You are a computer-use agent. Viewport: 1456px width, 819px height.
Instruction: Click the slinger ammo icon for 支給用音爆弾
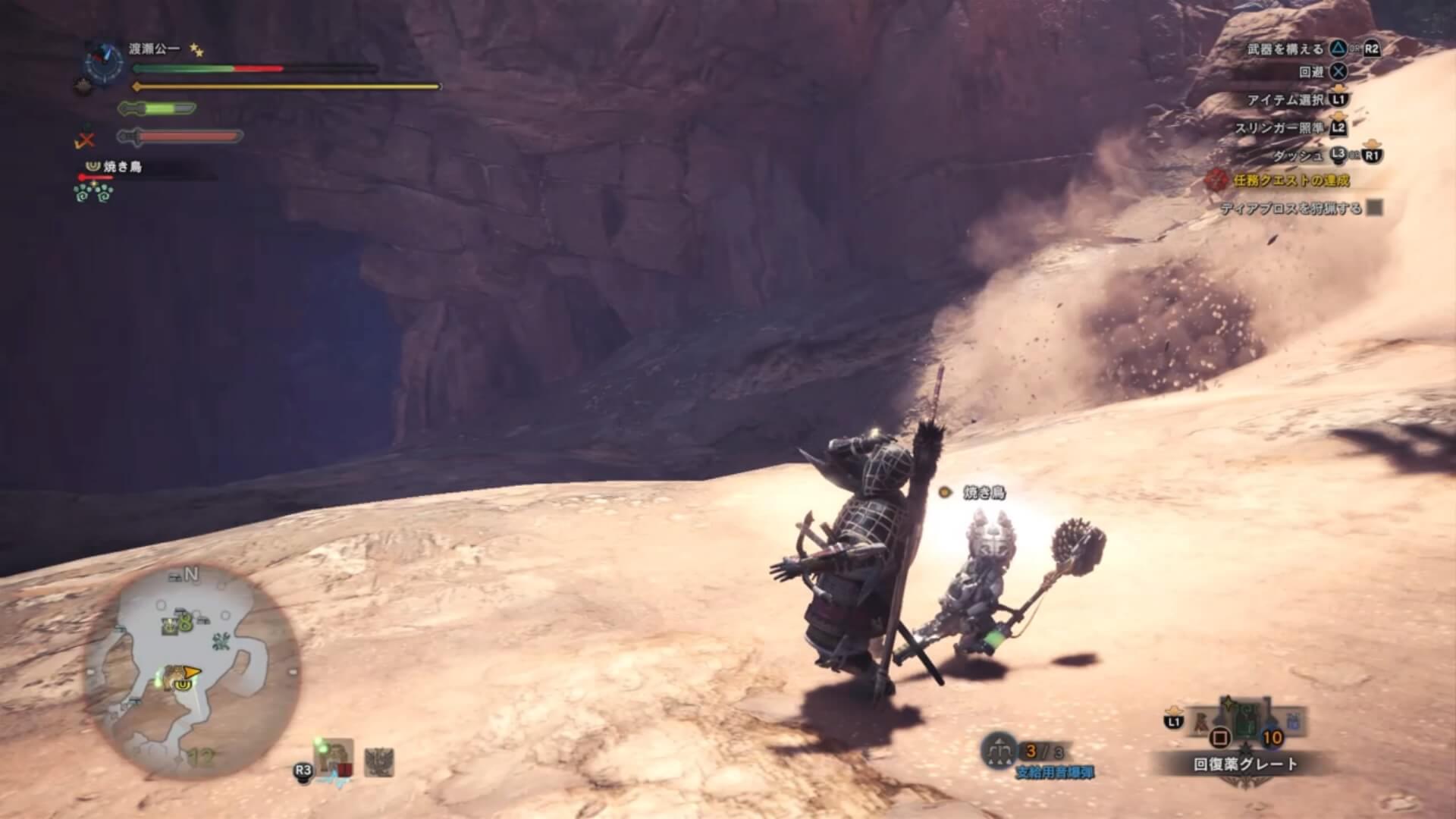[x=999, y=750]
